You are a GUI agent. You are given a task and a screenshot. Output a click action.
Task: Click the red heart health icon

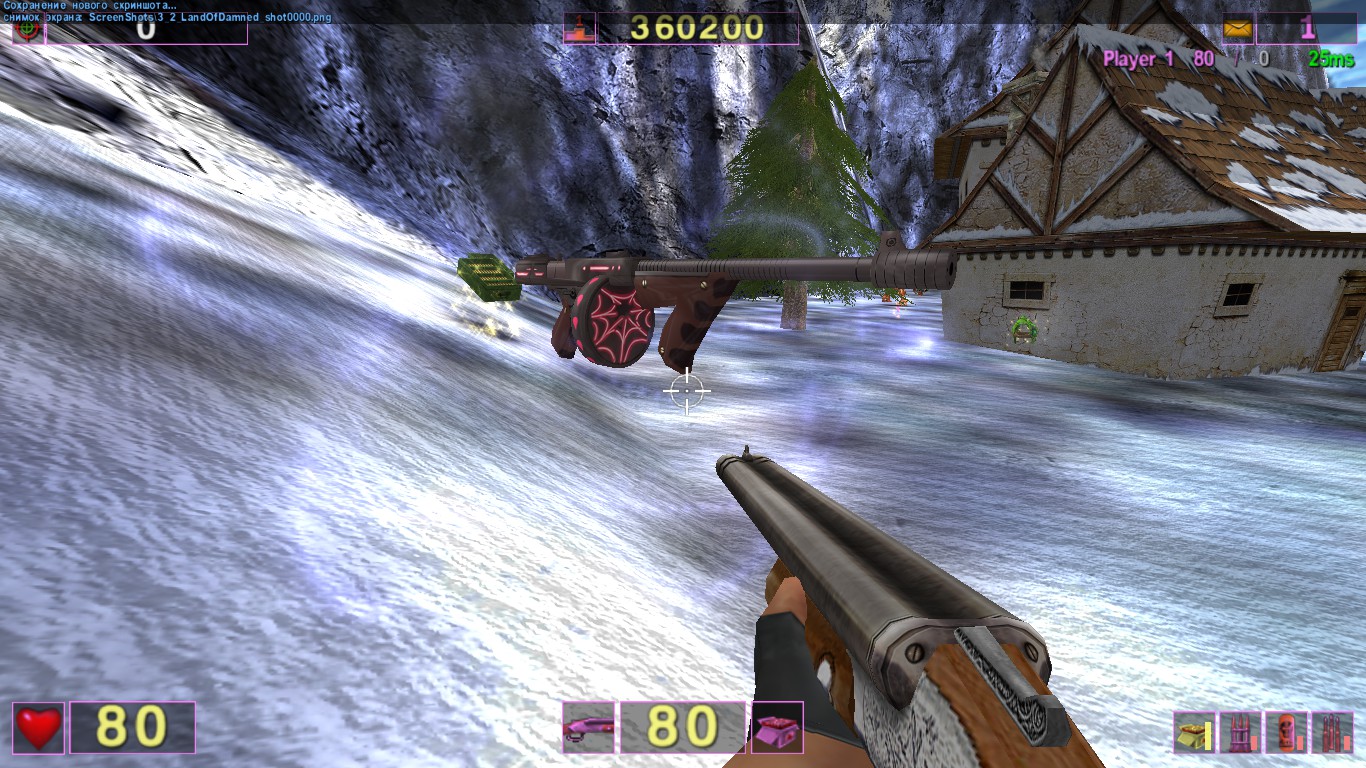coord(39,728)
